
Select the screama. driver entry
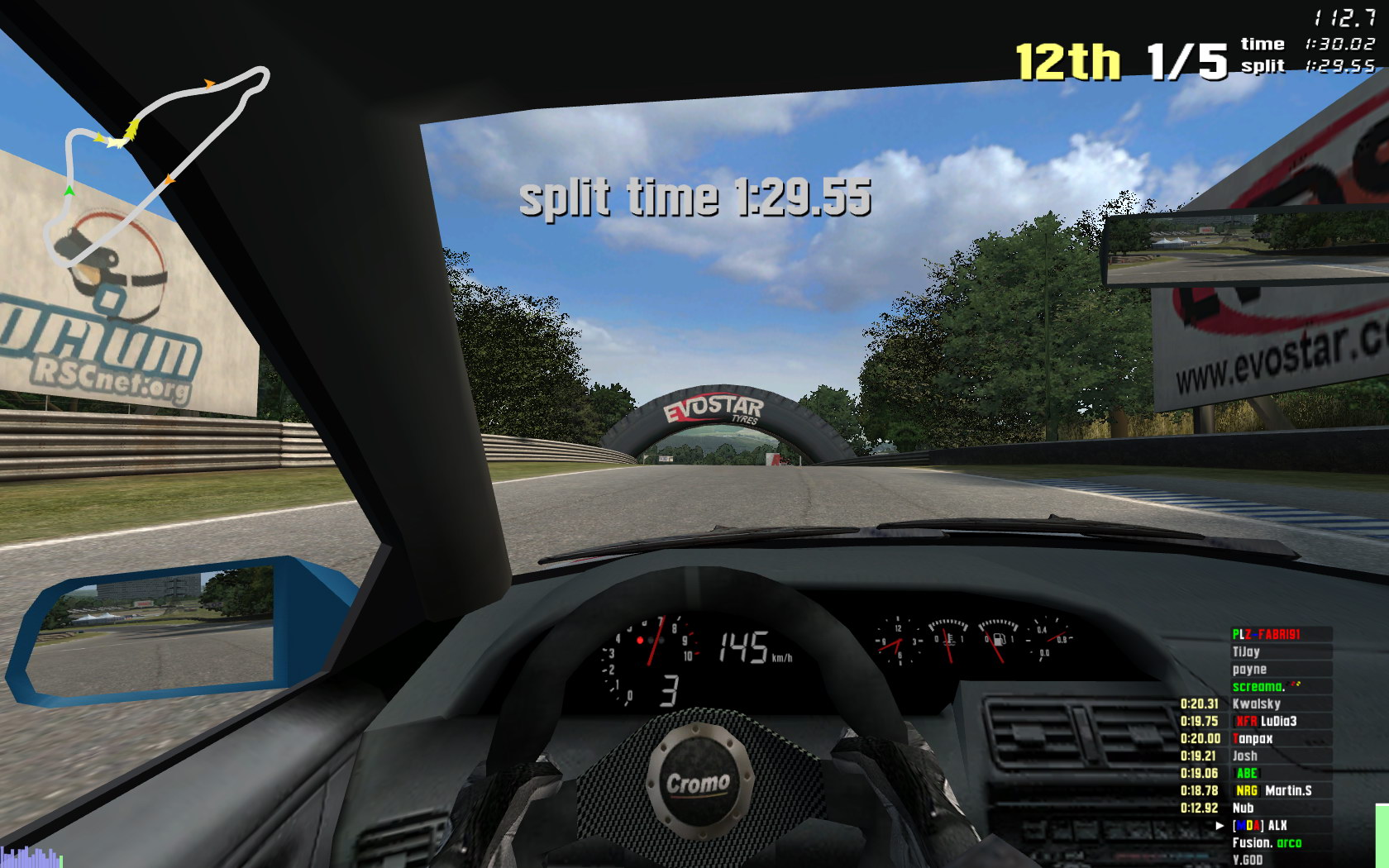click(1258, 686)
